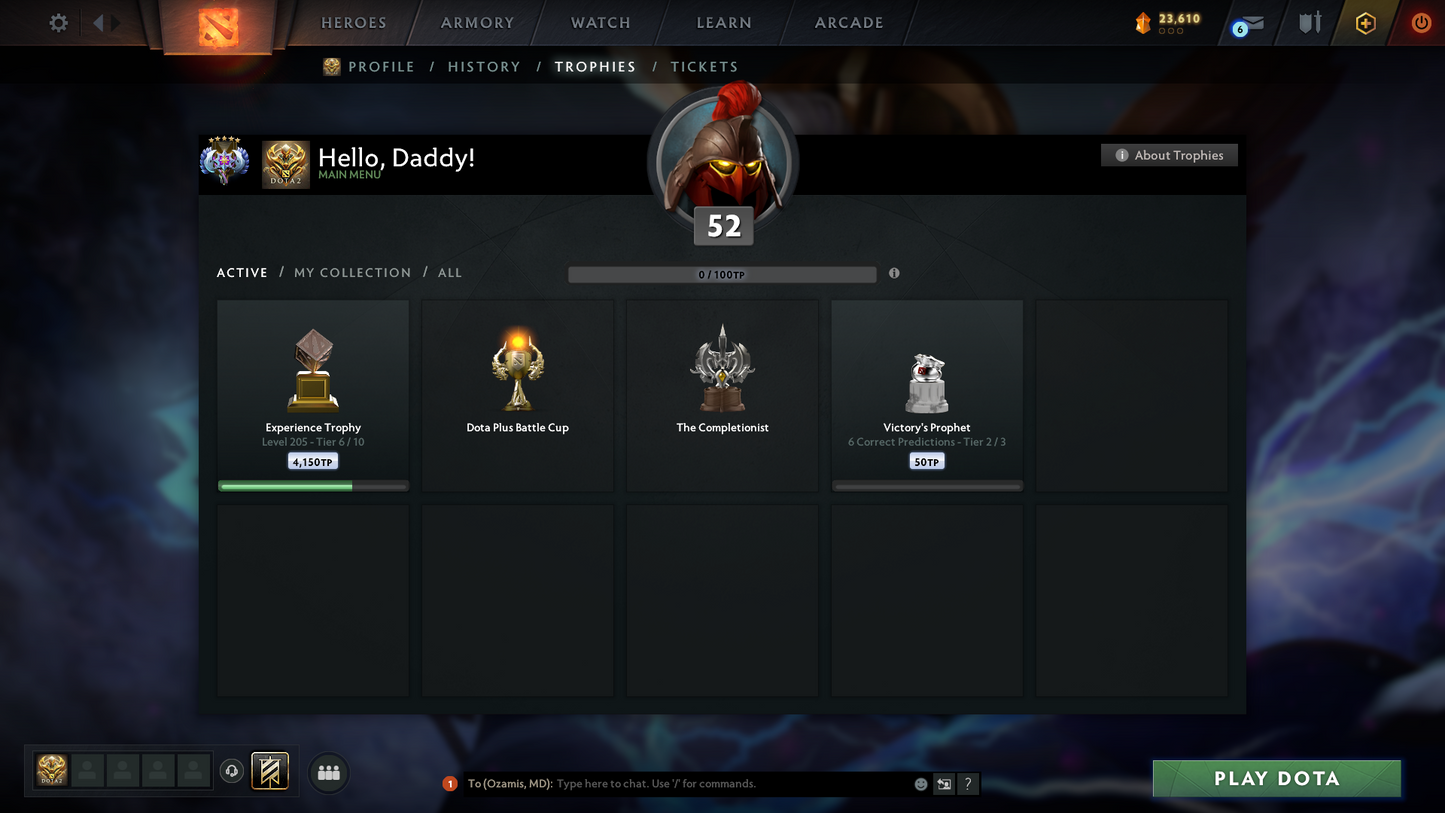
Task: Open About Trophies information
Action: point(1169,155)
